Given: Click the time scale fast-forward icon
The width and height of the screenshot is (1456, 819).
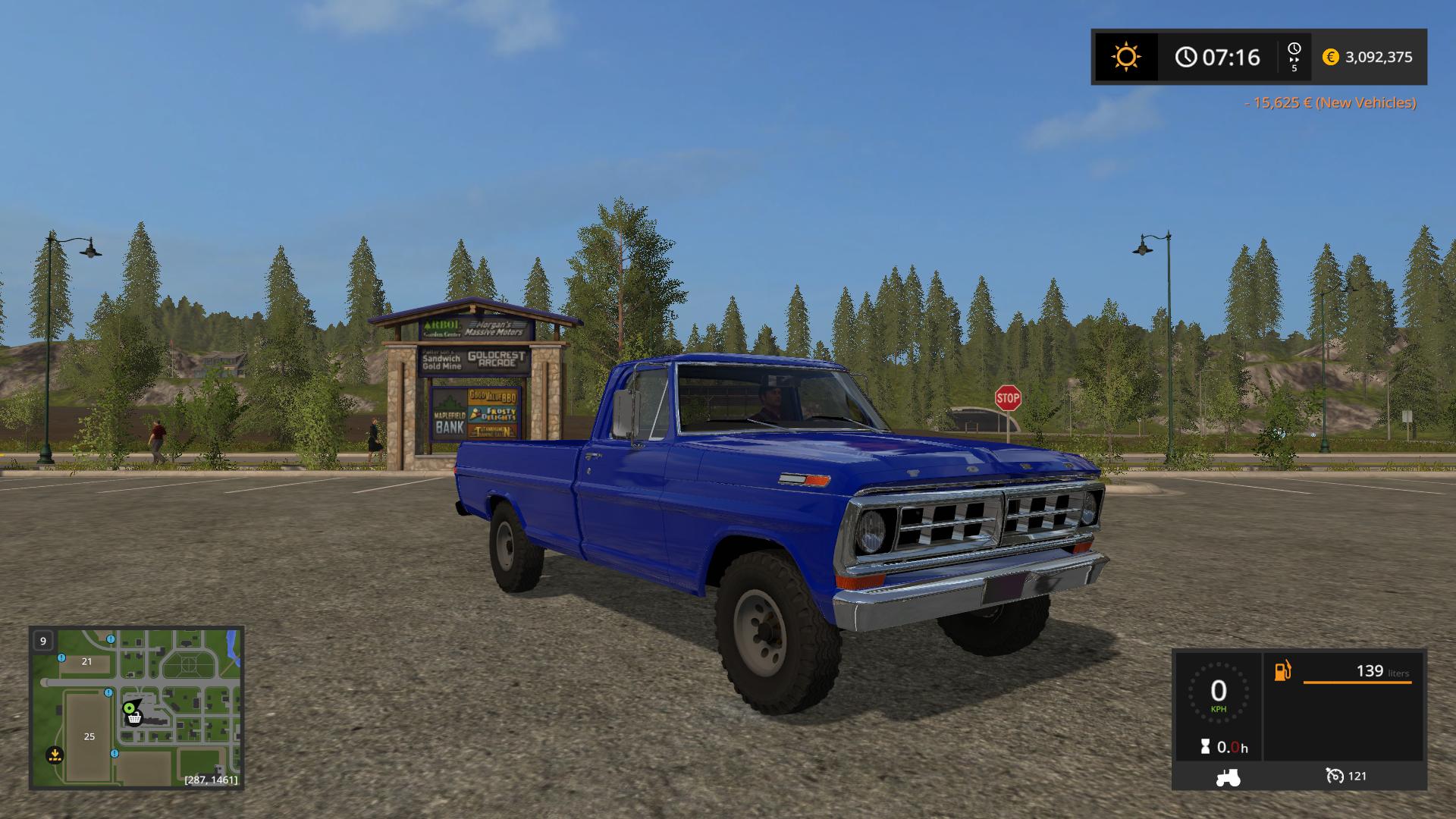Looking at the screenshot, I should tap(1294, 57).
